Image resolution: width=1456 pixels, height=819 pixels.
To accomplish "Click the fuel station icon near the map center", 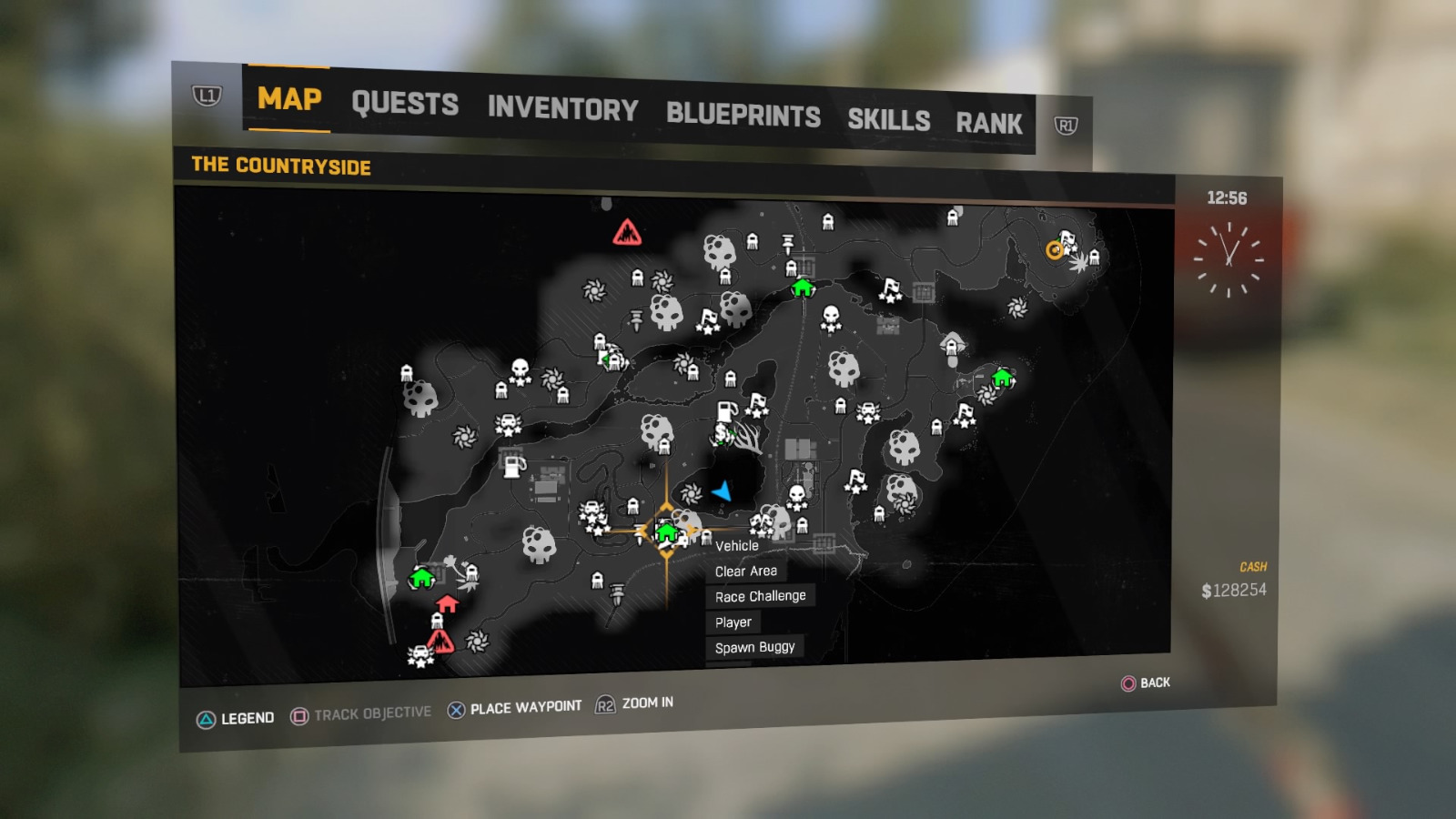I will coord(726,409).
